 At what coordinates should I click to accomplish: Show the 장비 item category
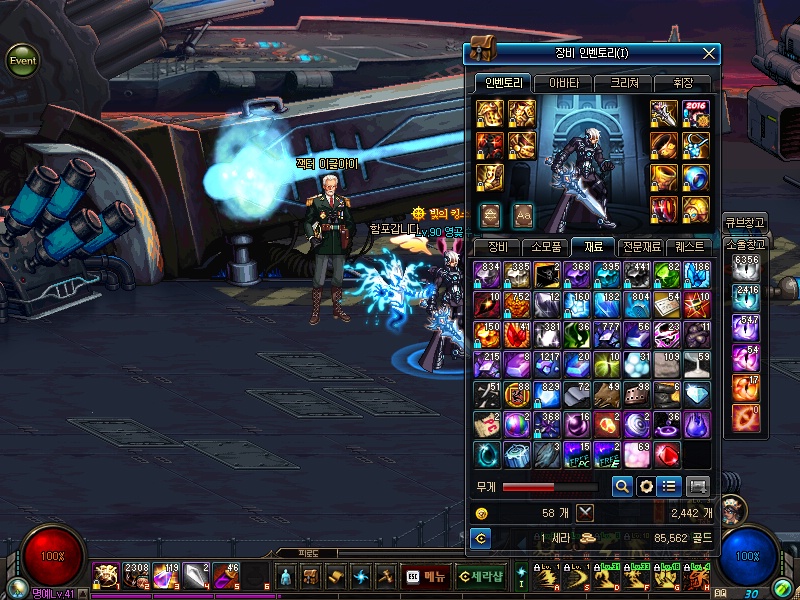(x=497, y=246)
